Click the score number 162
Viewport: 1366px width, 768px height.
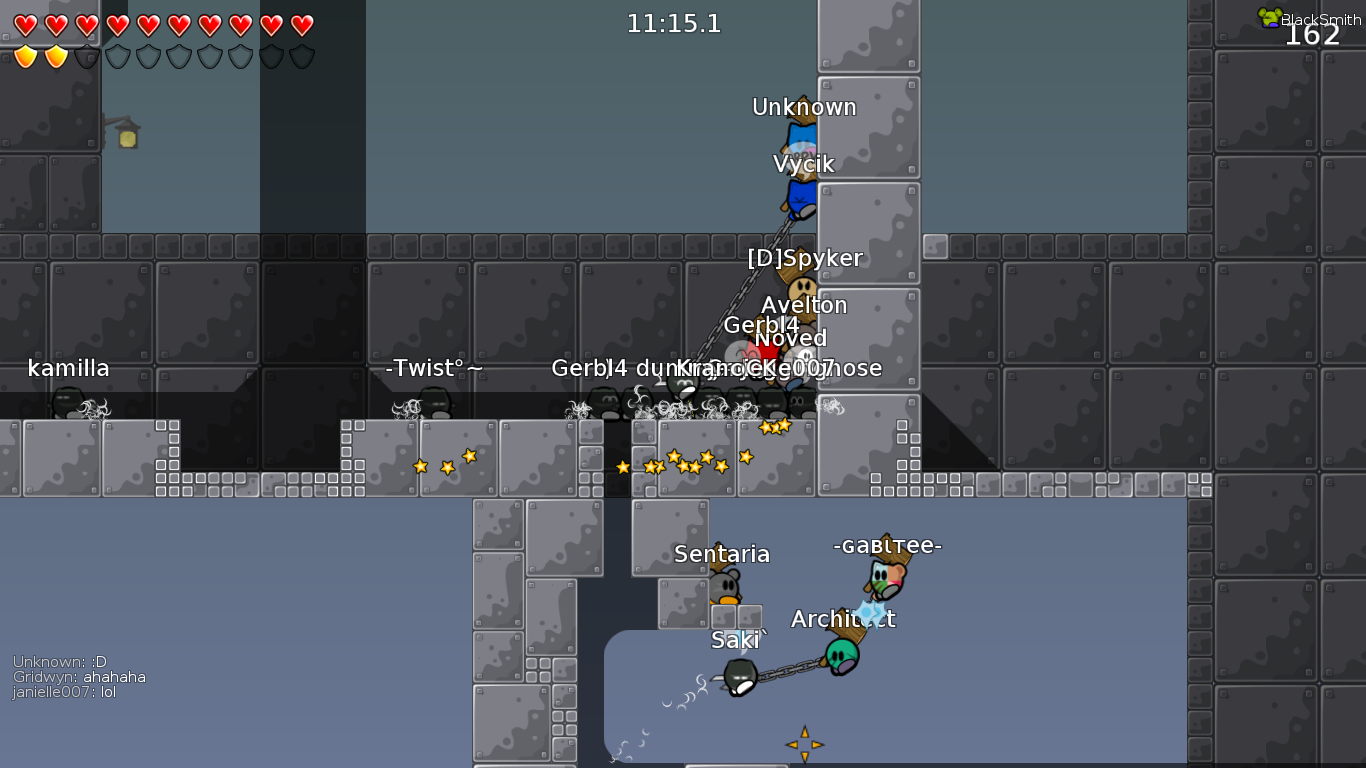(x=1314, y=34)
